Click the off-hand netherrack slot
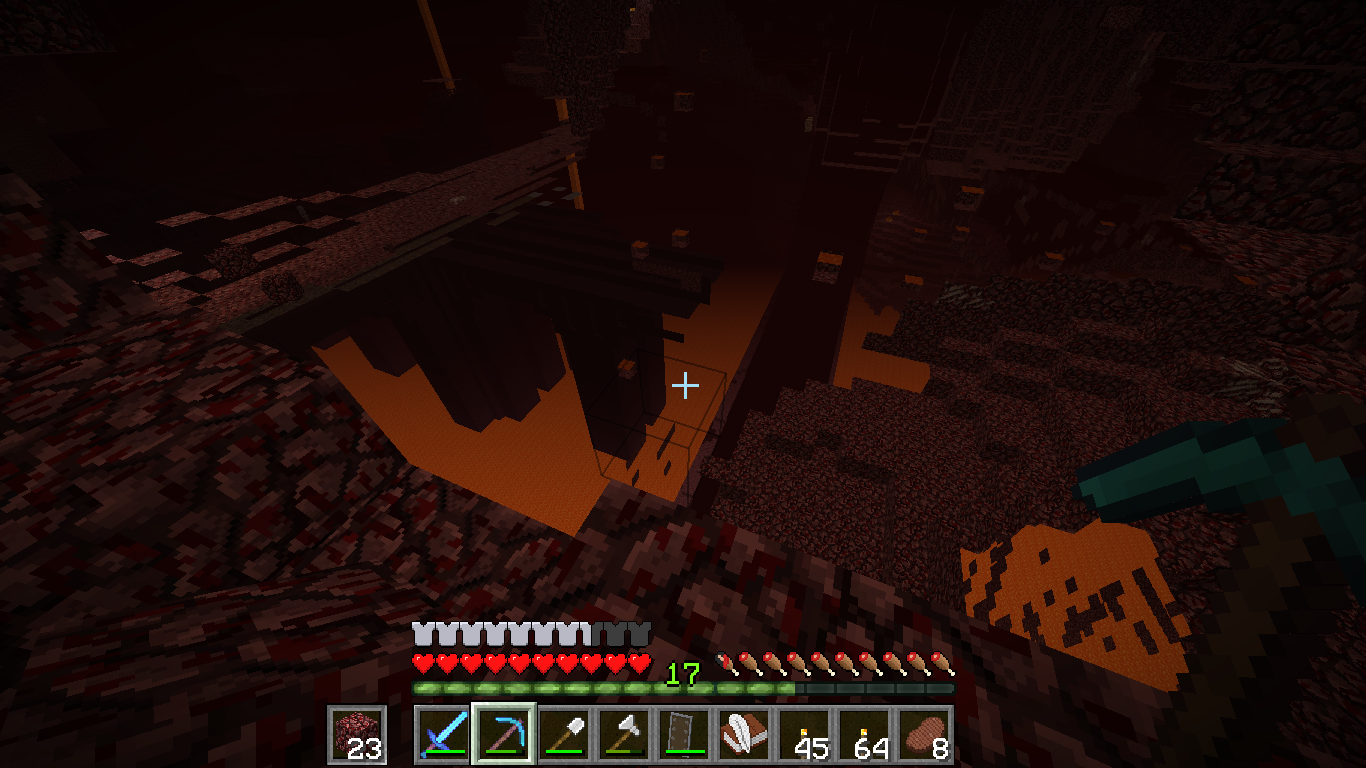This screenshot has height=768, width=1366. click(x=357, y=735)
